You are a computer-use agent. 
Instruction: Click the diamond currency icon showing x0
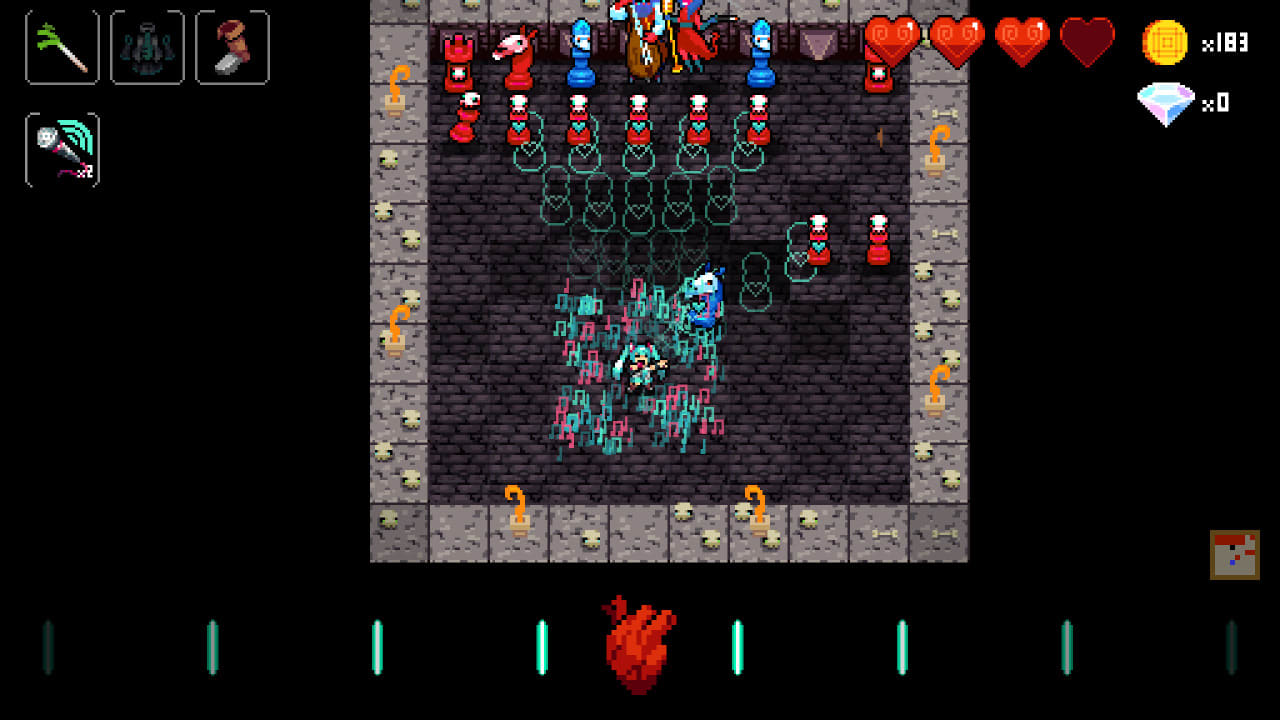(1166, 103)
